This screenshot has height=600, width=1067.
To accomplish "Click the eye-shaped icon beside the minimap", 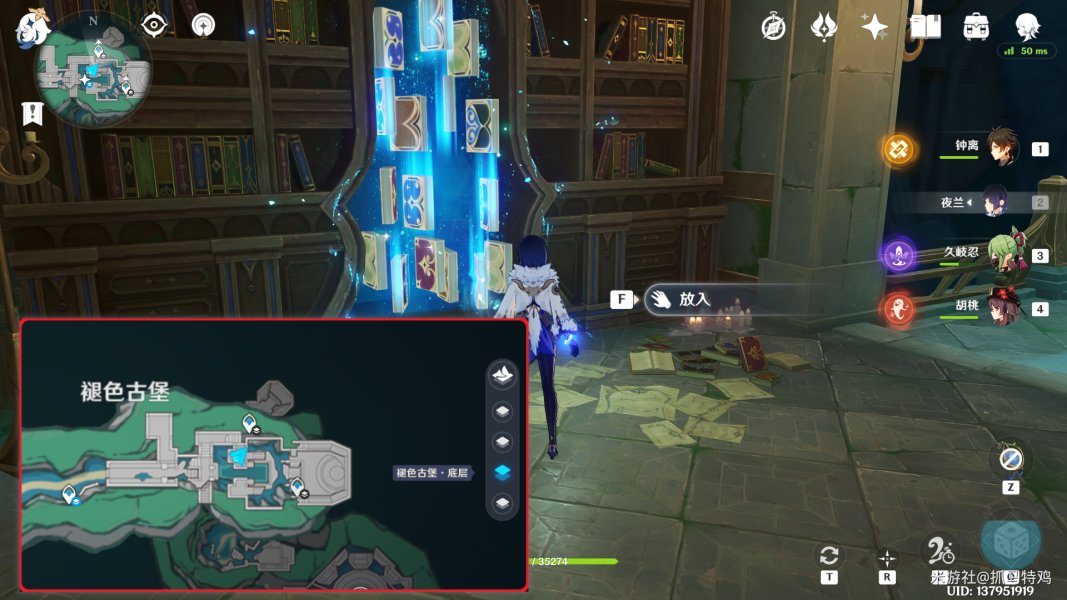I will (154, 25).
